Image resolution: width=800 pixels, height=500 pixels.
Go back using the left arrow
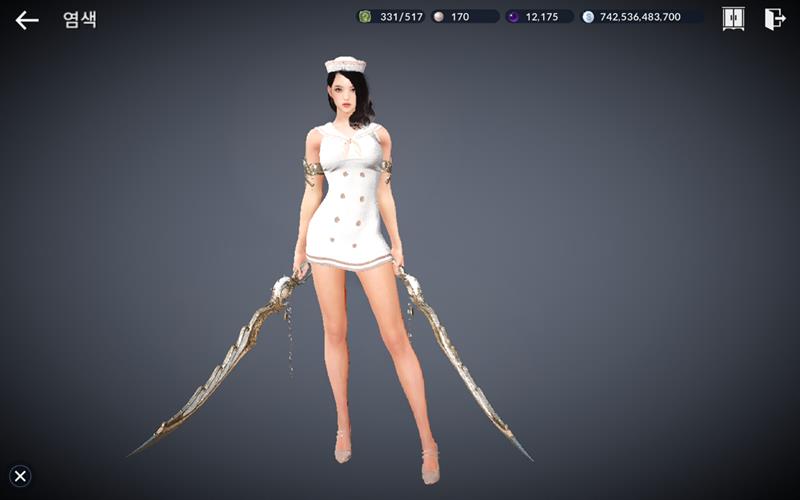click(x=27, y=19)
